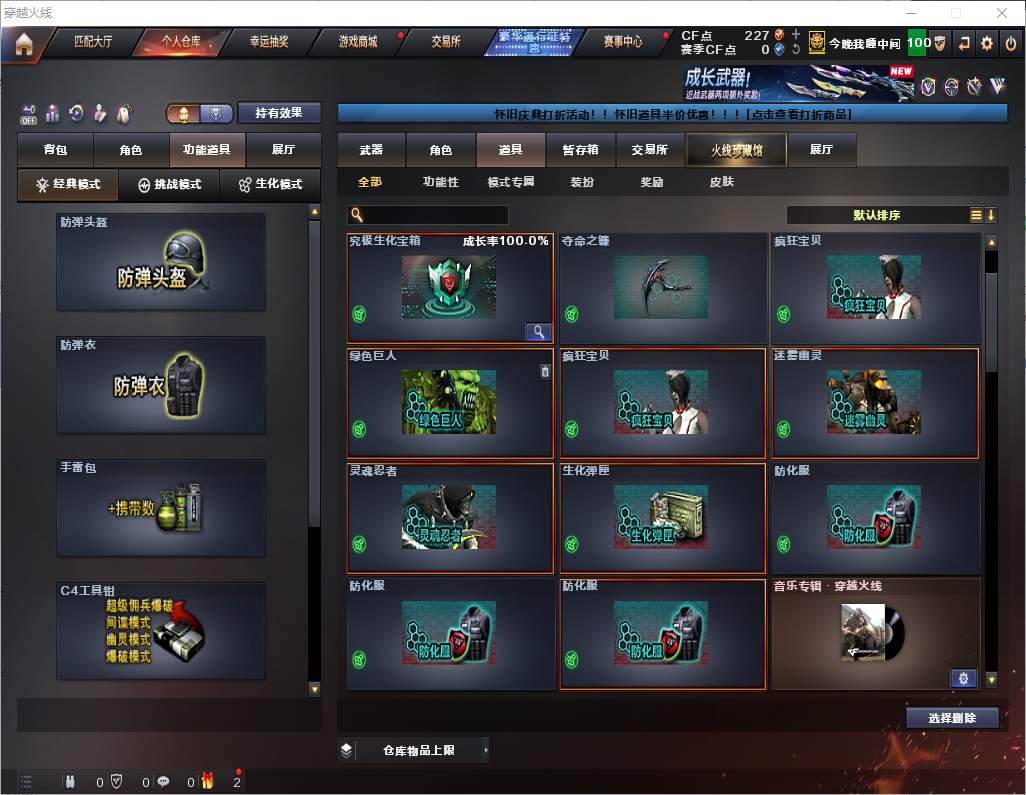Viewport: 1026px width, 795px height.
Task: Click the 持有效果 owned effects button
Action: [x=279, y=113]
